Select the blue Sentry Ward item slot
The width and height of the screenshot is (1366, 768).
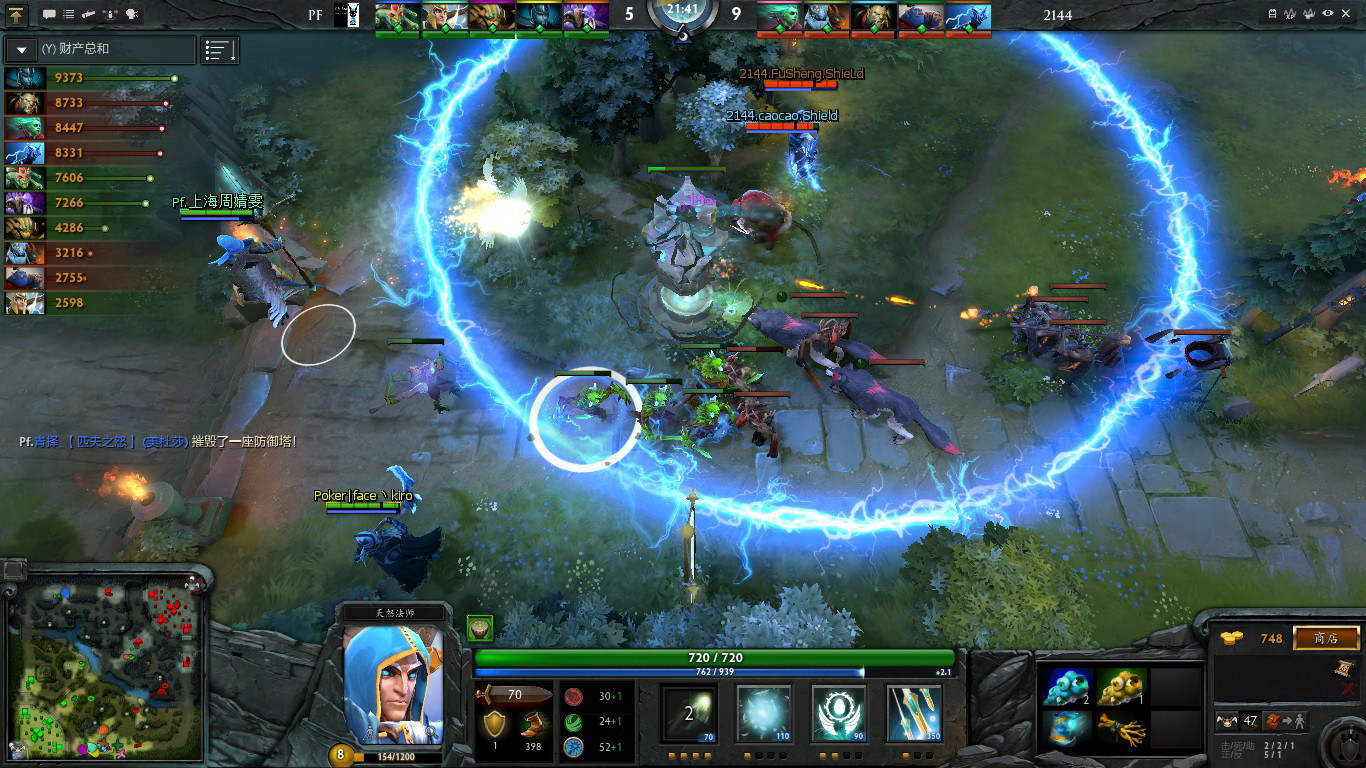1067,687
